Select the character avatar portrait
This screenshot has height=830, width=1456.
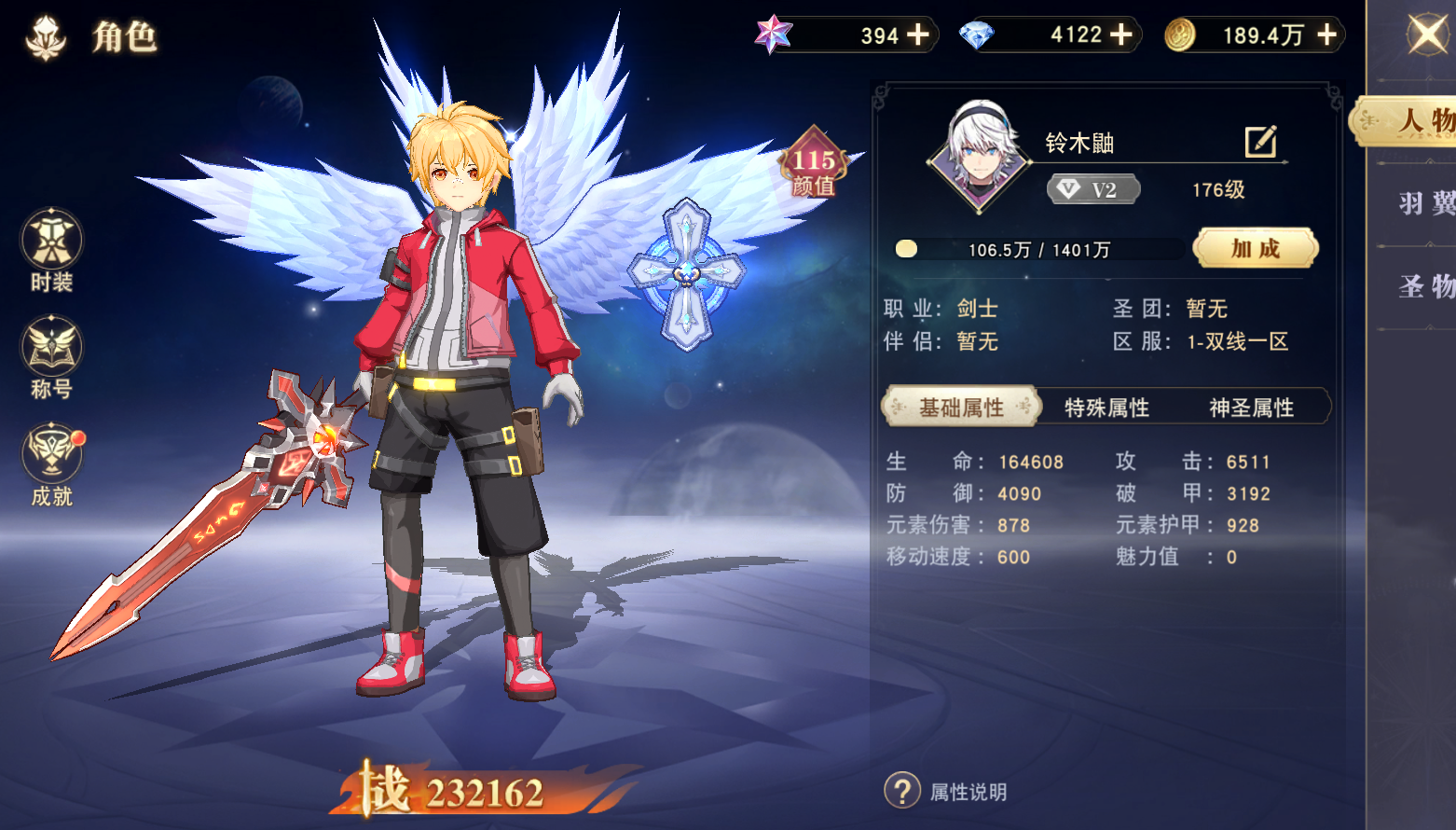pyautogui.click(x=978, y=163)
